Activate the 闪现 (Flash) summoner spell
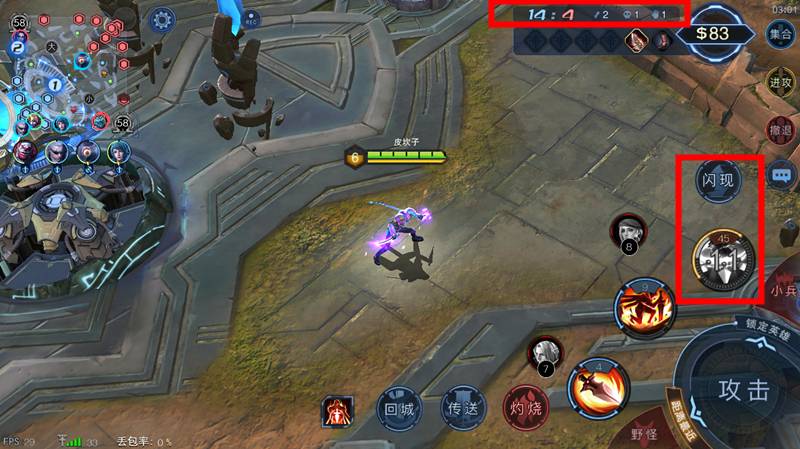Screen dimensions: 800x449 (716, 181)
